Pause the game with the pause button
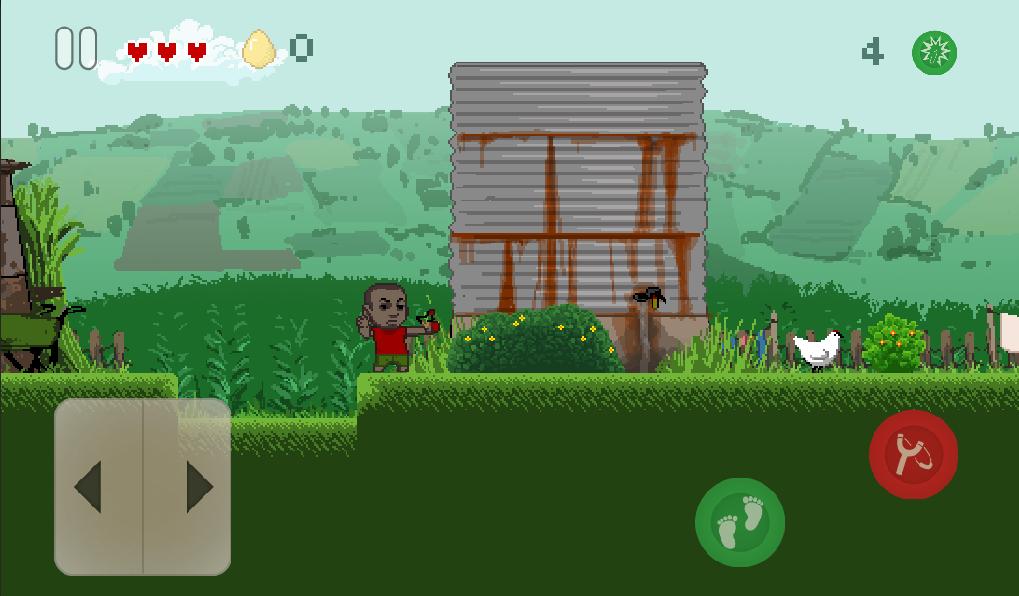Viewport: 1019px width, 596px height. click(x=76, y=48)
